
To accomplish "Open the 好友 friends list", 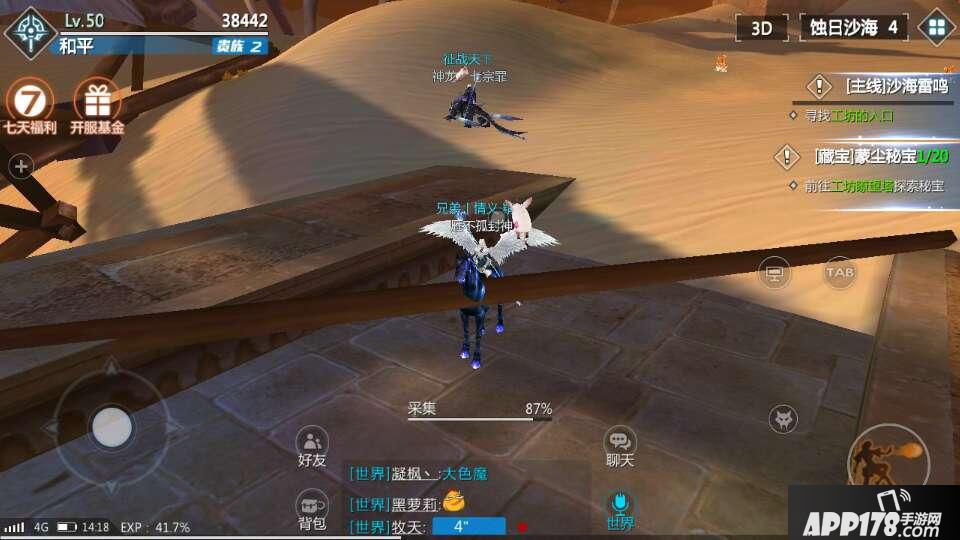I will [x=312, y=447].
